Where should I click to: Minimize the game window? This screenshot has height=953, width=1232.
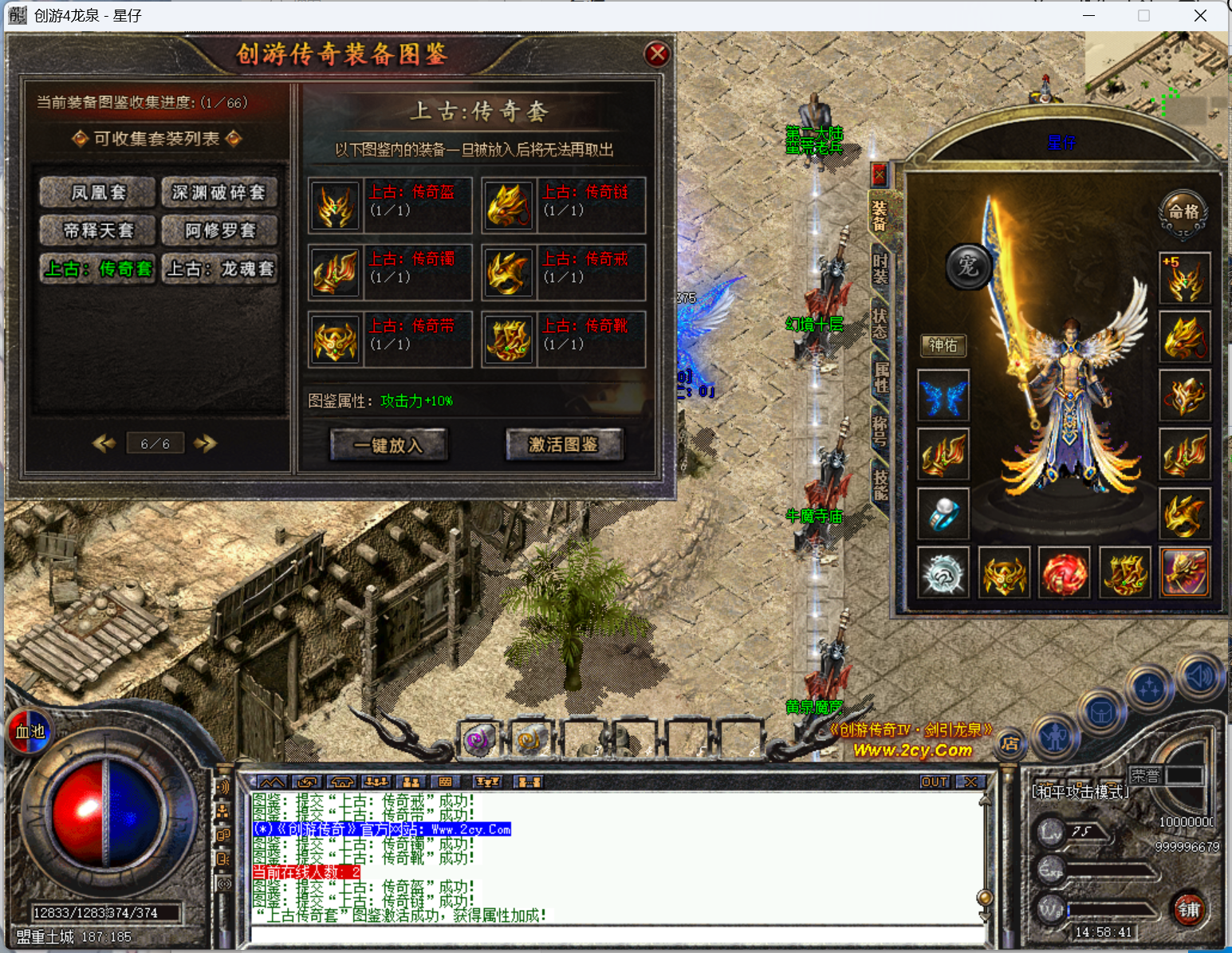coord(1089,16)
